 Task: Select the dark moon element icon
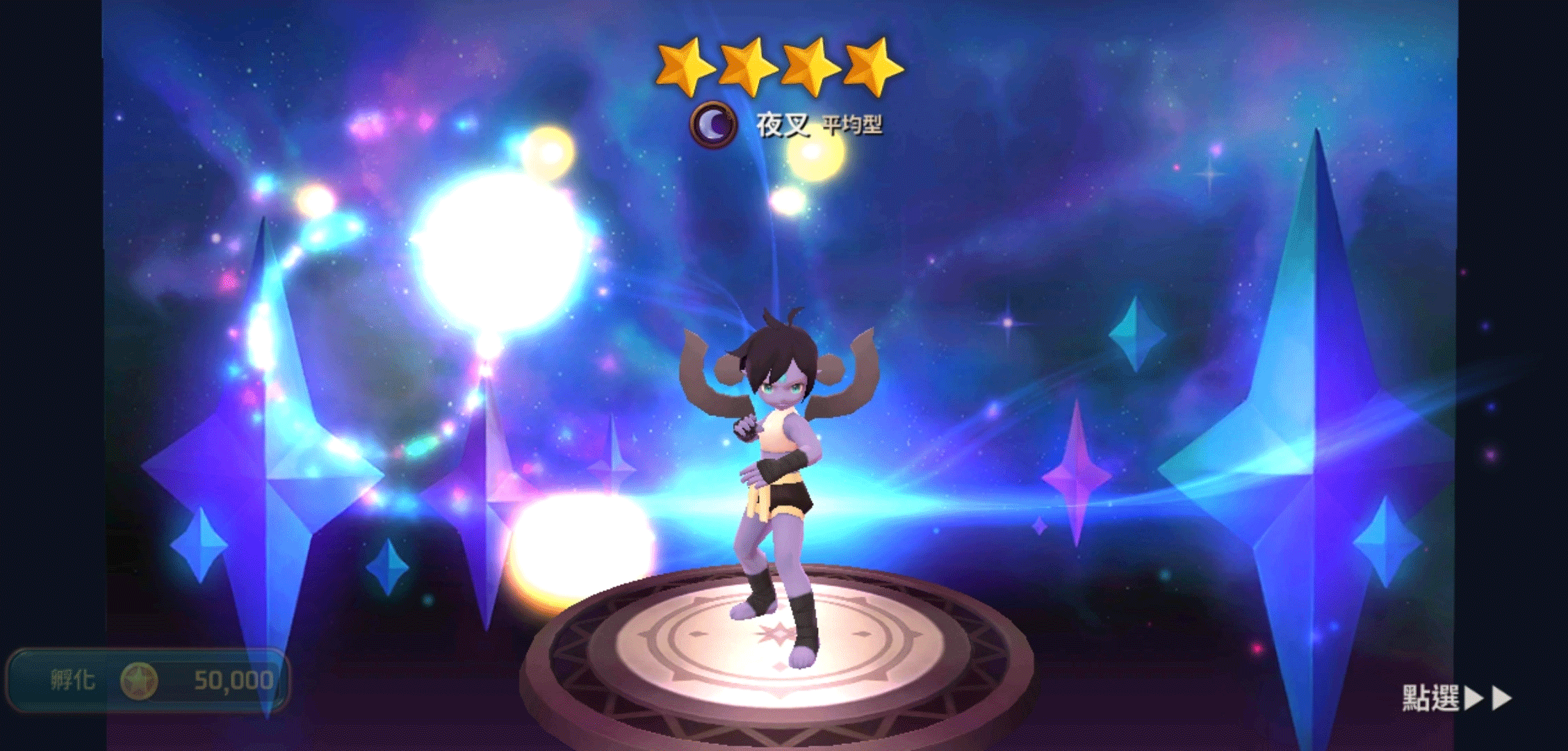tap(712, 125)
